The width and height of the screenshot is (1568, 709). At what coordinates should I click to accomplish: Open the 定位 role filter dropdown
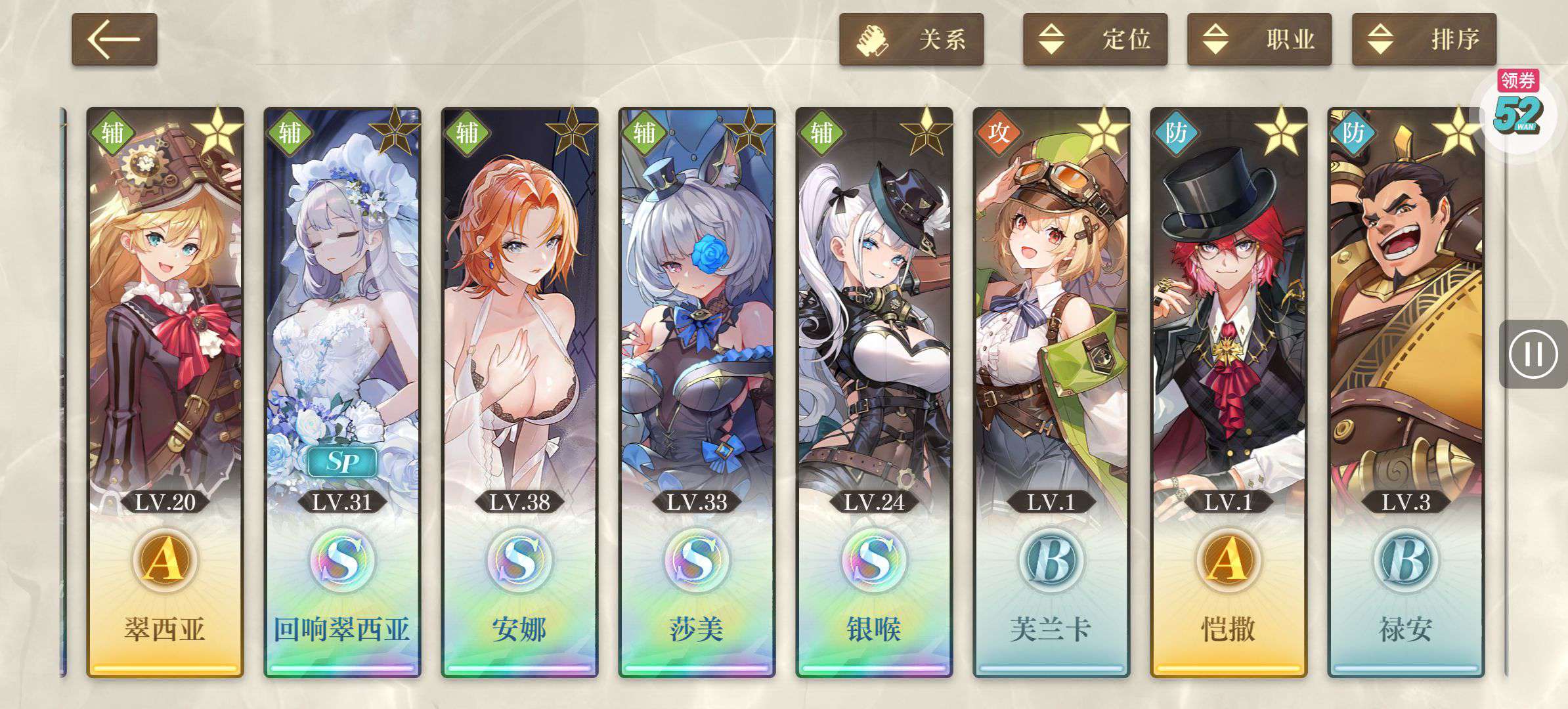tap(1095, 39)
